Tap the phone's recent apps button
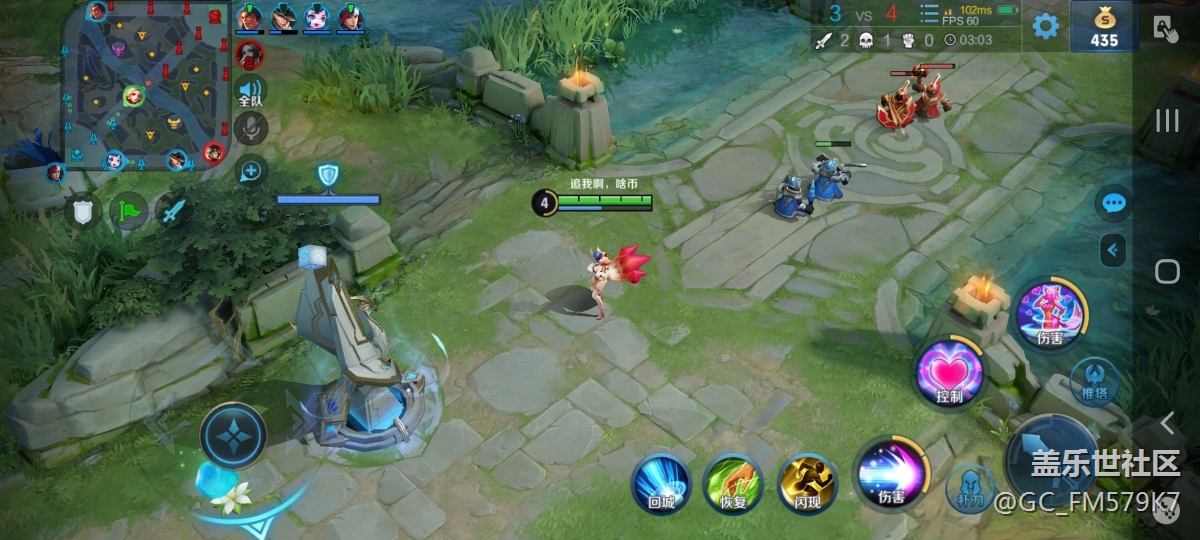Image resolution: width=1200 pixels, height=540 pixels. (x=1167, y=122)
